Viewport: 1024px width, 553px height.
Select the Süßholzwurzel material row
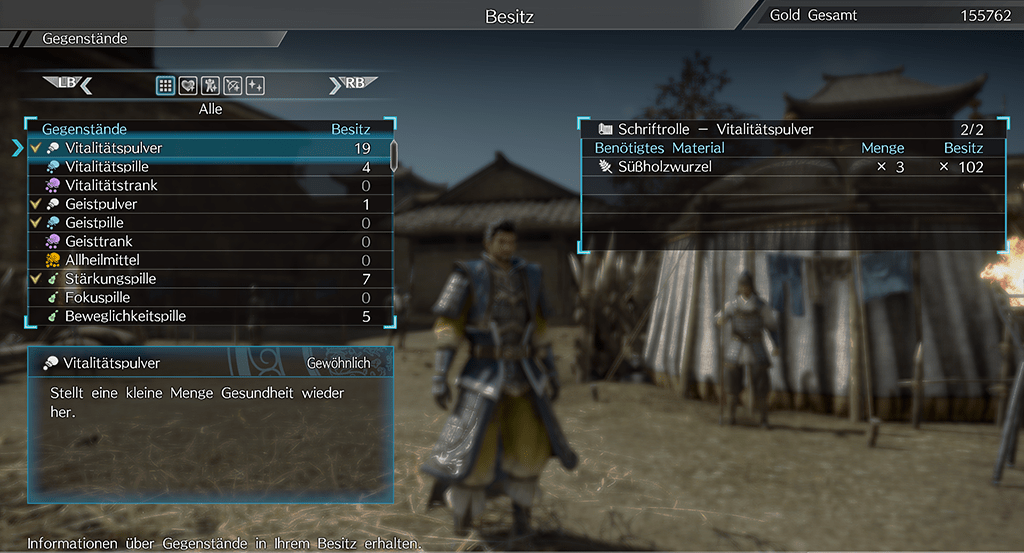click(792, 167)
